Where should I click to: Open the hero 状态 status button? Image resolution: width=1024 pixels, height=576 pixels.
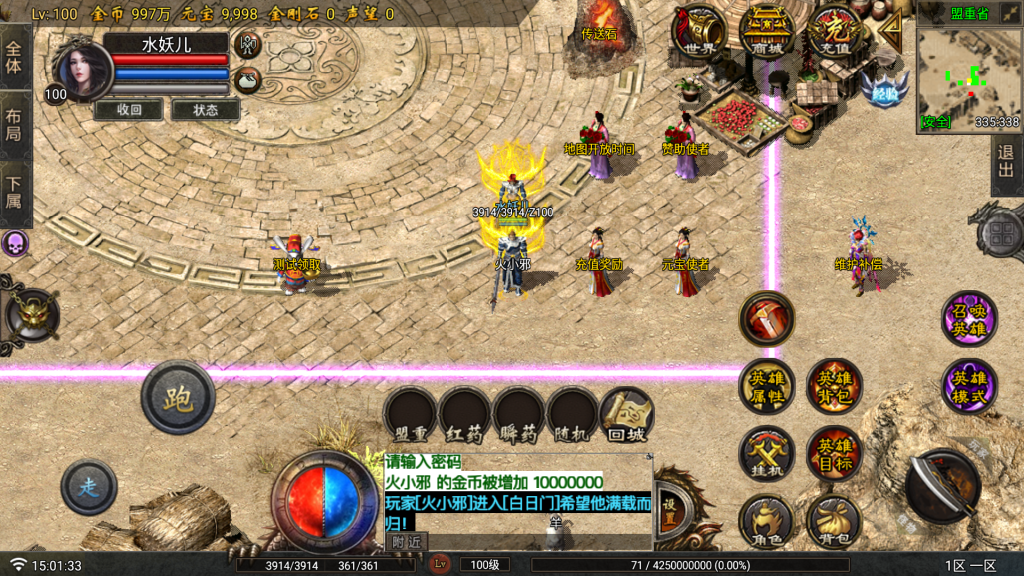click(x=206, y=110)
